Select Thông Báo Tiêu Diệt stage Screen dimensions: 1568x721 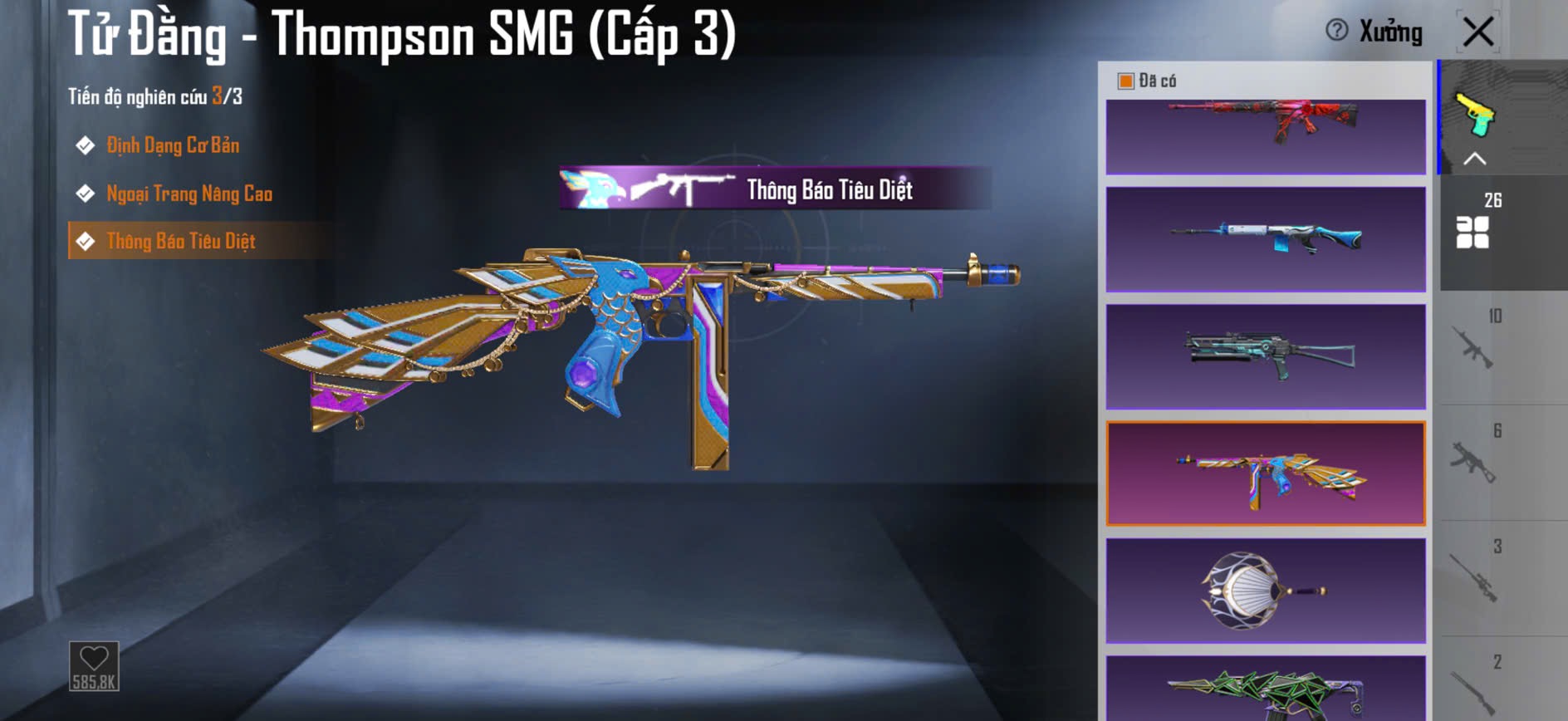(181, 242)
